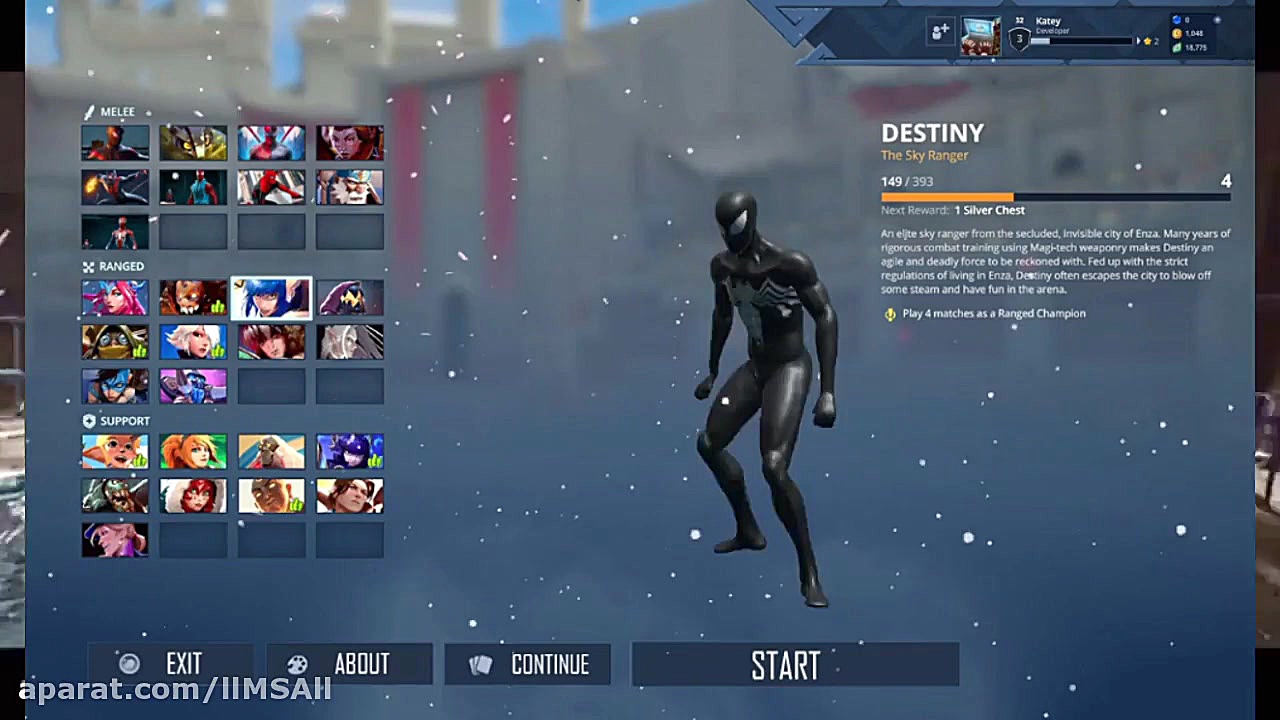Pick the red-haired support with white fur hood
The image size is (1280, 720).
[193, 496]
